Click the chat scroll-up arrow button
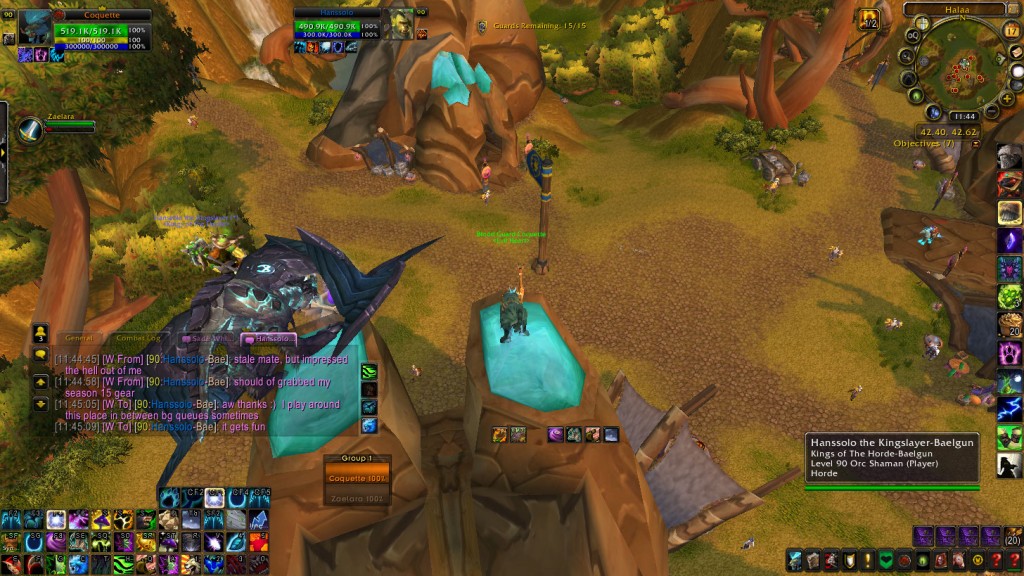Viewport: 1024px width, 576px height. 40,381
